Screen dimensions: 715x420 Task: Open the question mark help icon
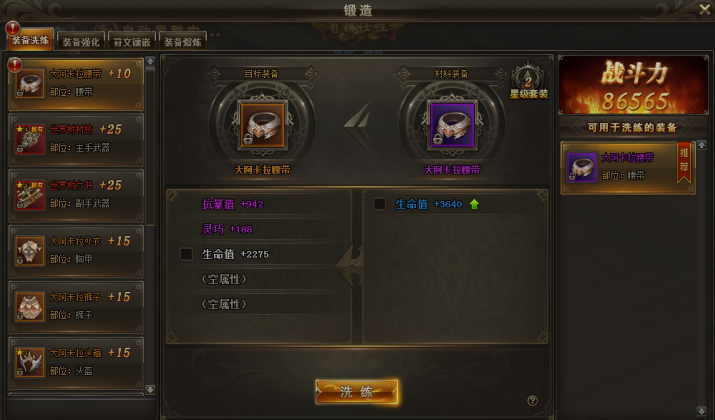[533, 401]
